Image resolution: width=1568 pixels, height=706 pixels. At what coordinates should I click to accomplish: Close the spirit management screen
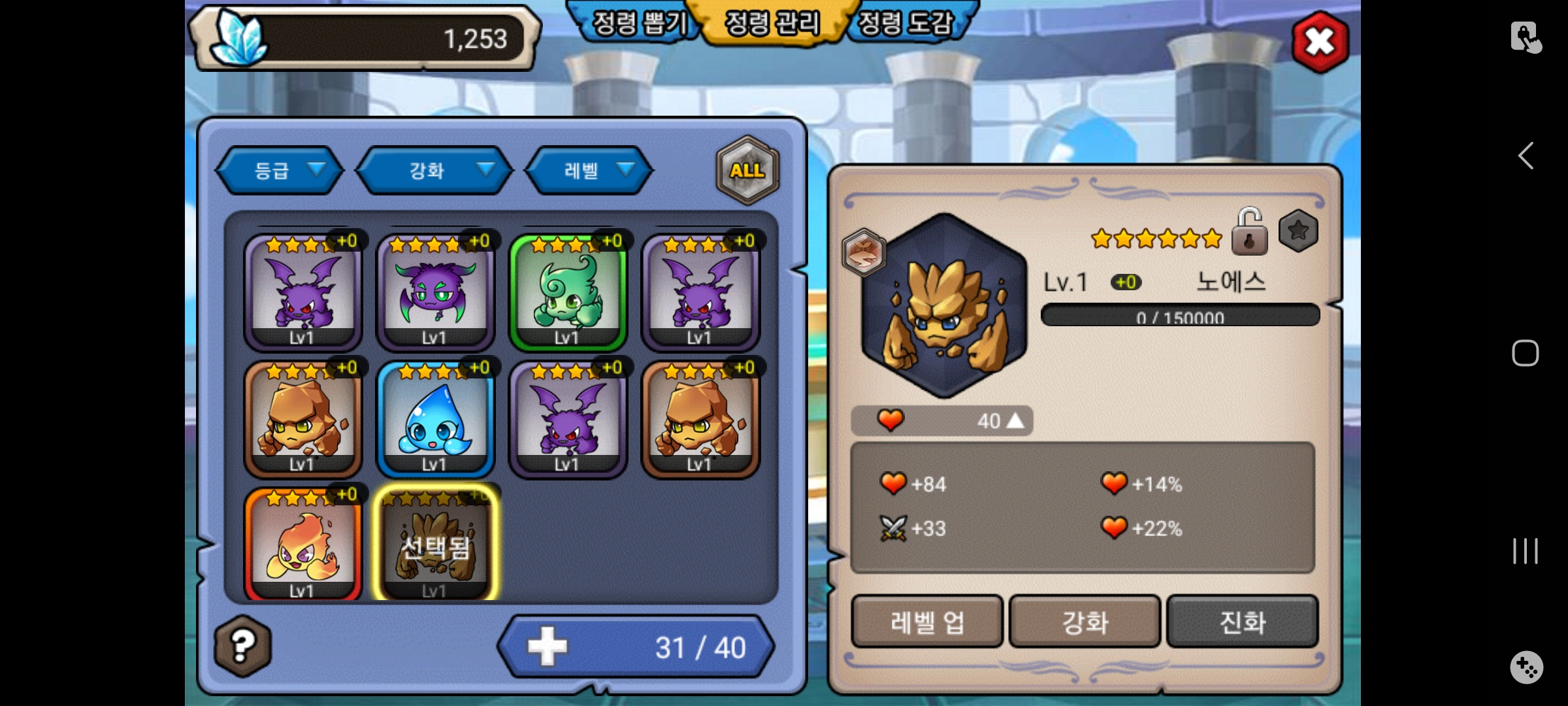[1320, 42]
